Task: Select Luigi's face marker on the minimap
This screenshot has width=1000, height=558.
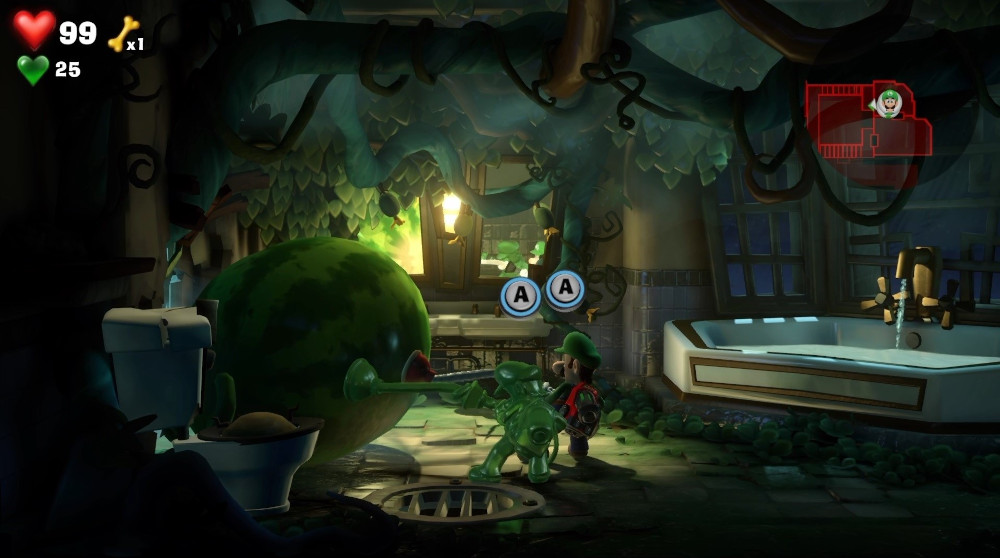Action: 889,102
